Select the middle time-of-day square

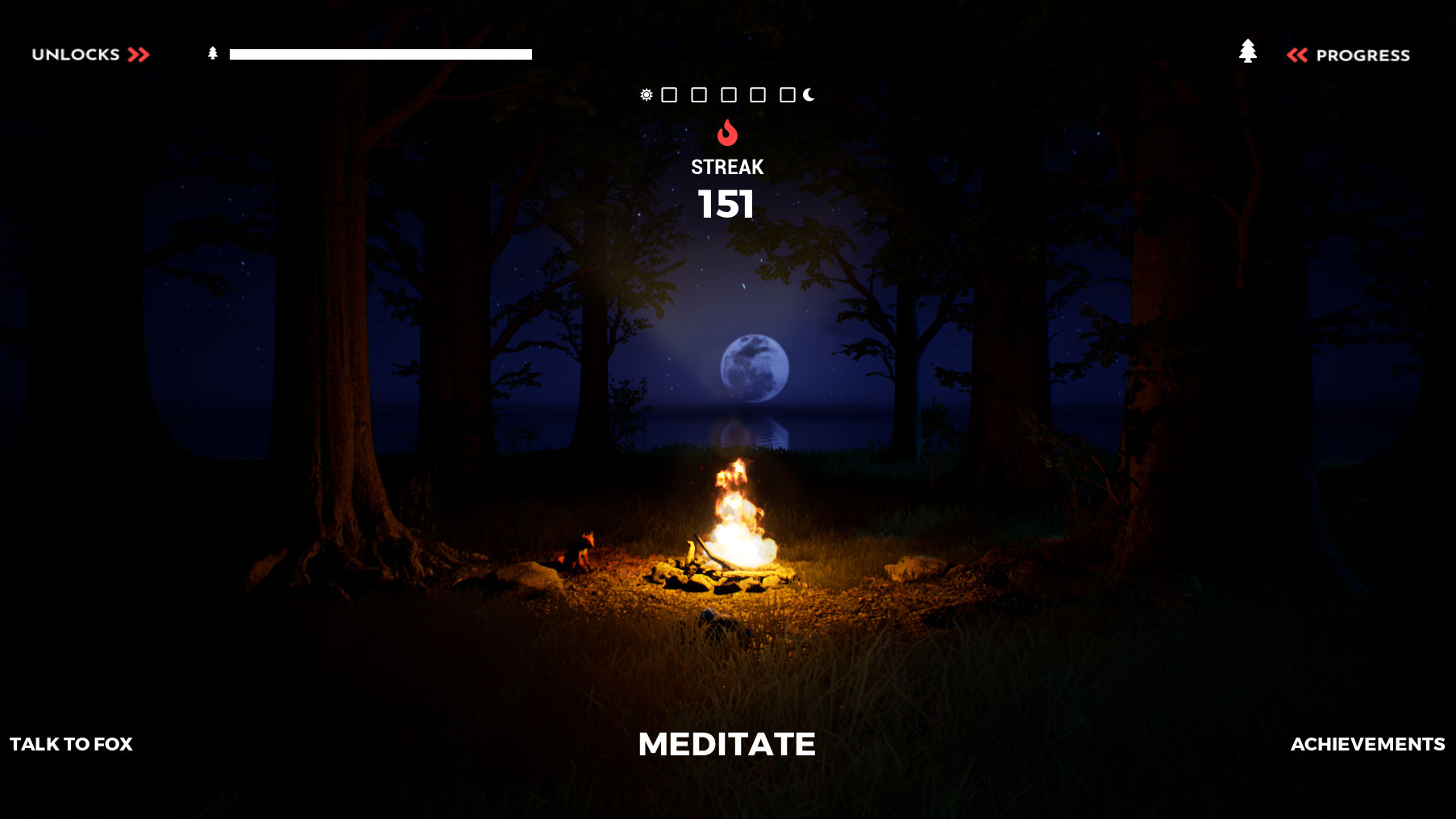coord(728,95)
